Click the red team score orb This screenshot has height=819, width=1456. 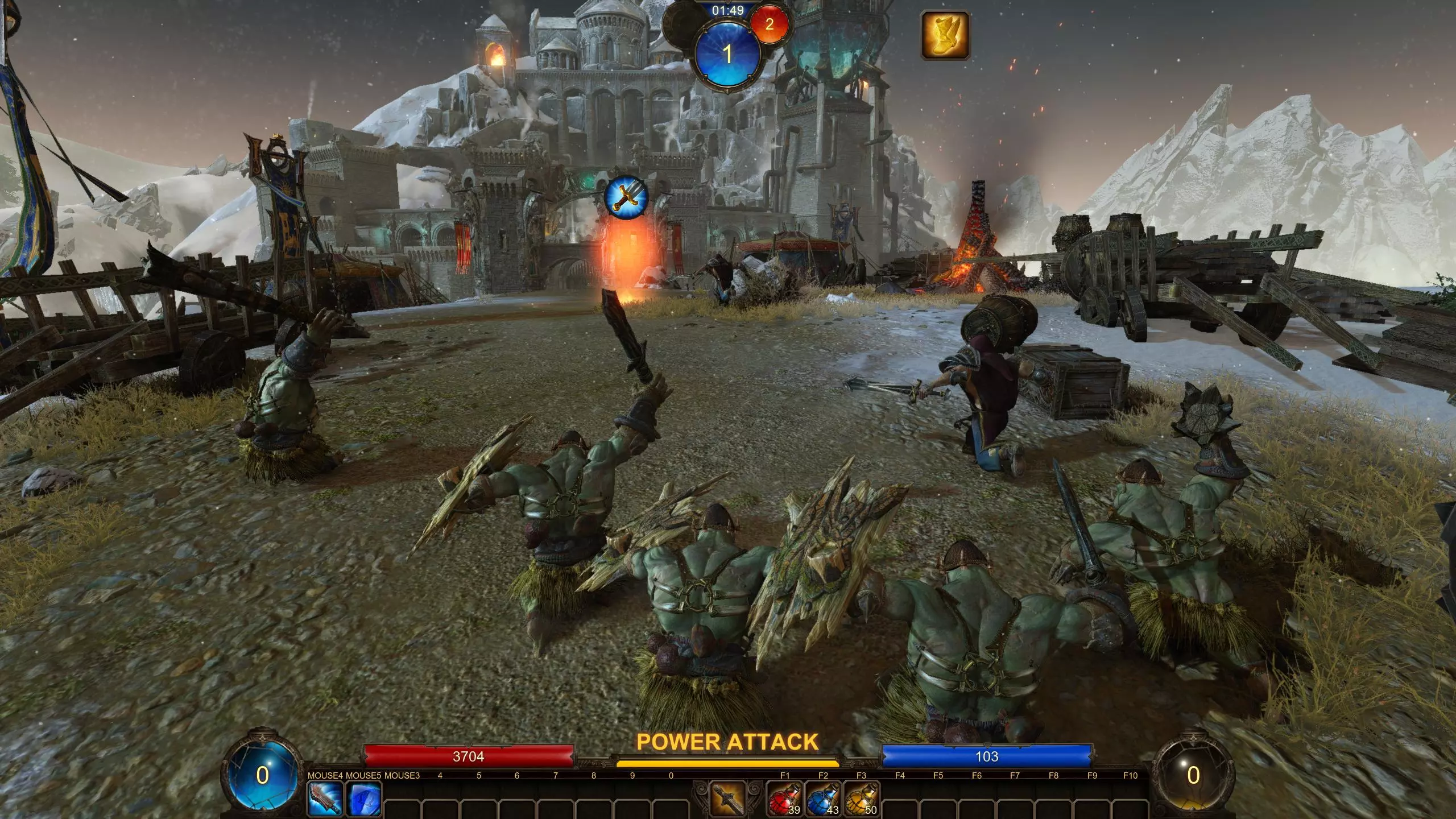pos(770,24)
